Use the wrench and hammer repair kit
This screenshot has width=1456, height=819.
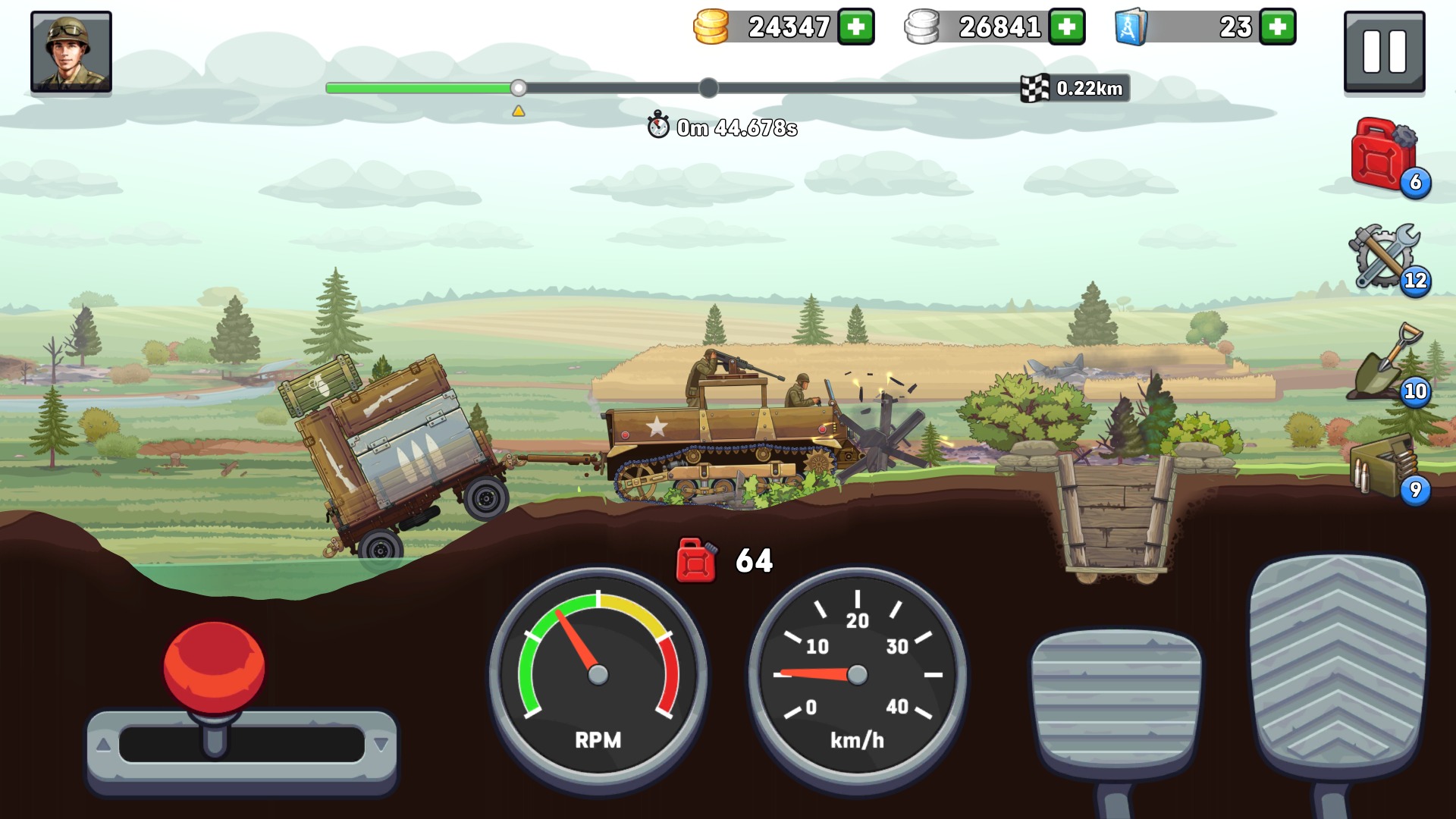click(1385, 257)
